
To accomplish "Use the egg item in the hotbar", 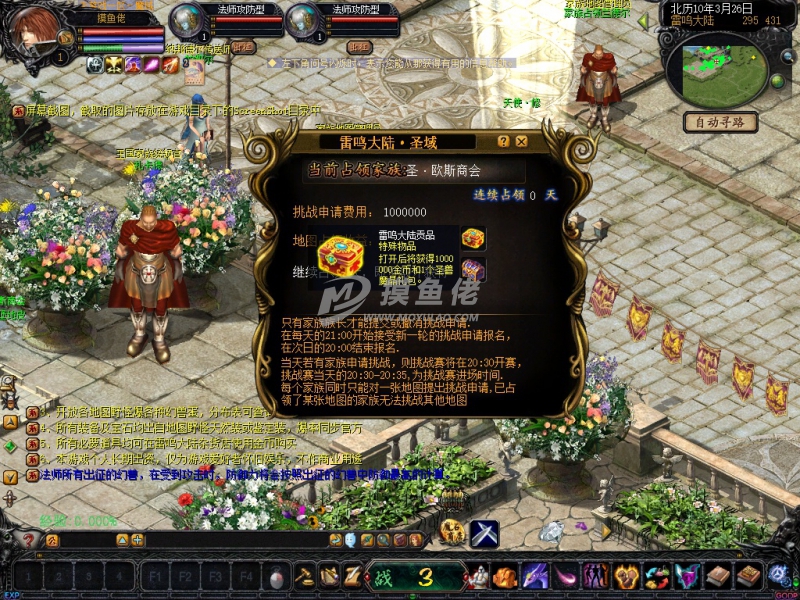I will (x=276, y=577).
